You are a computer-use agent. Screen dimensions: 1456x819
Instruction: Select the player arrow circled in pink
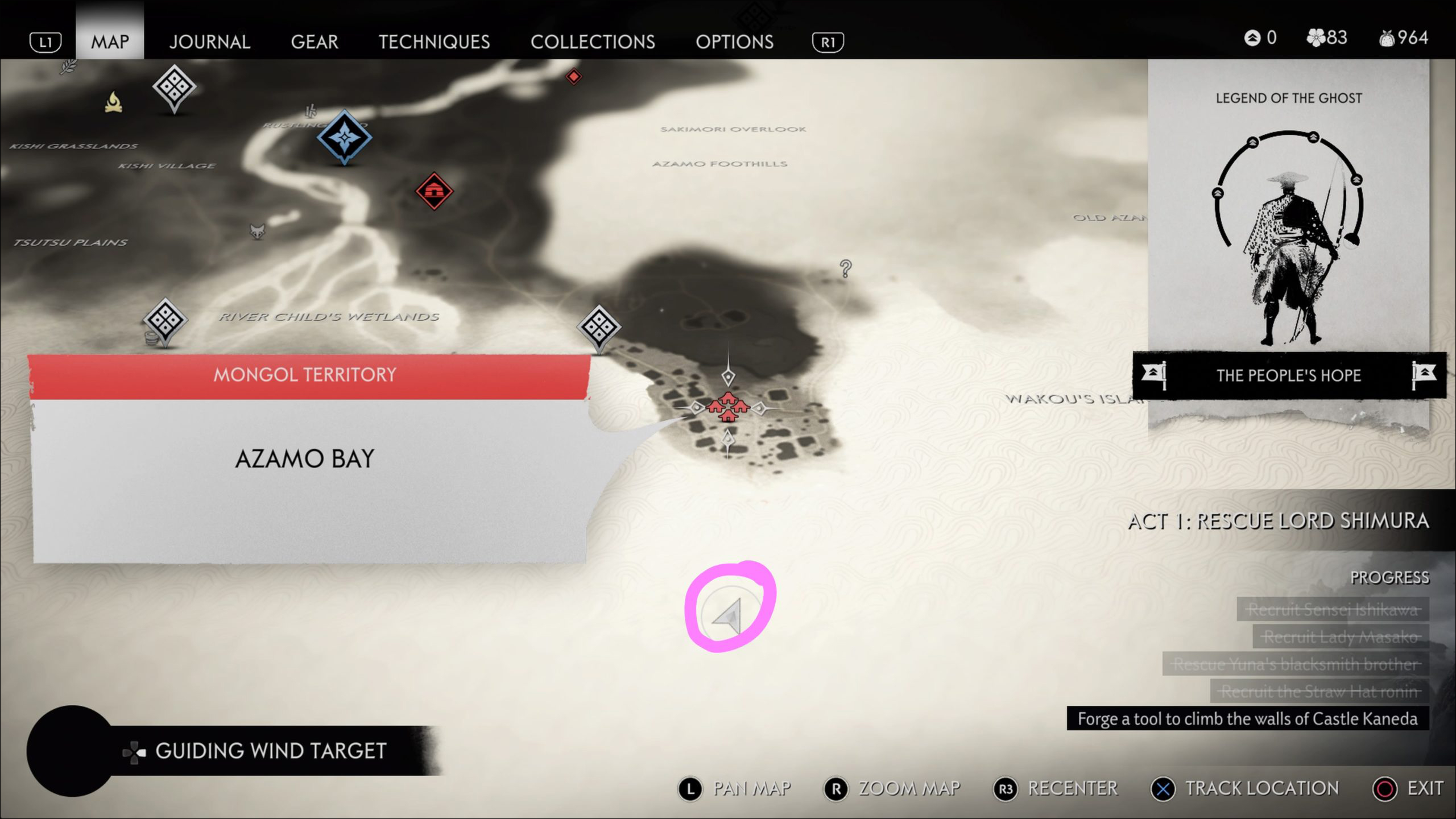click(730, 615)
